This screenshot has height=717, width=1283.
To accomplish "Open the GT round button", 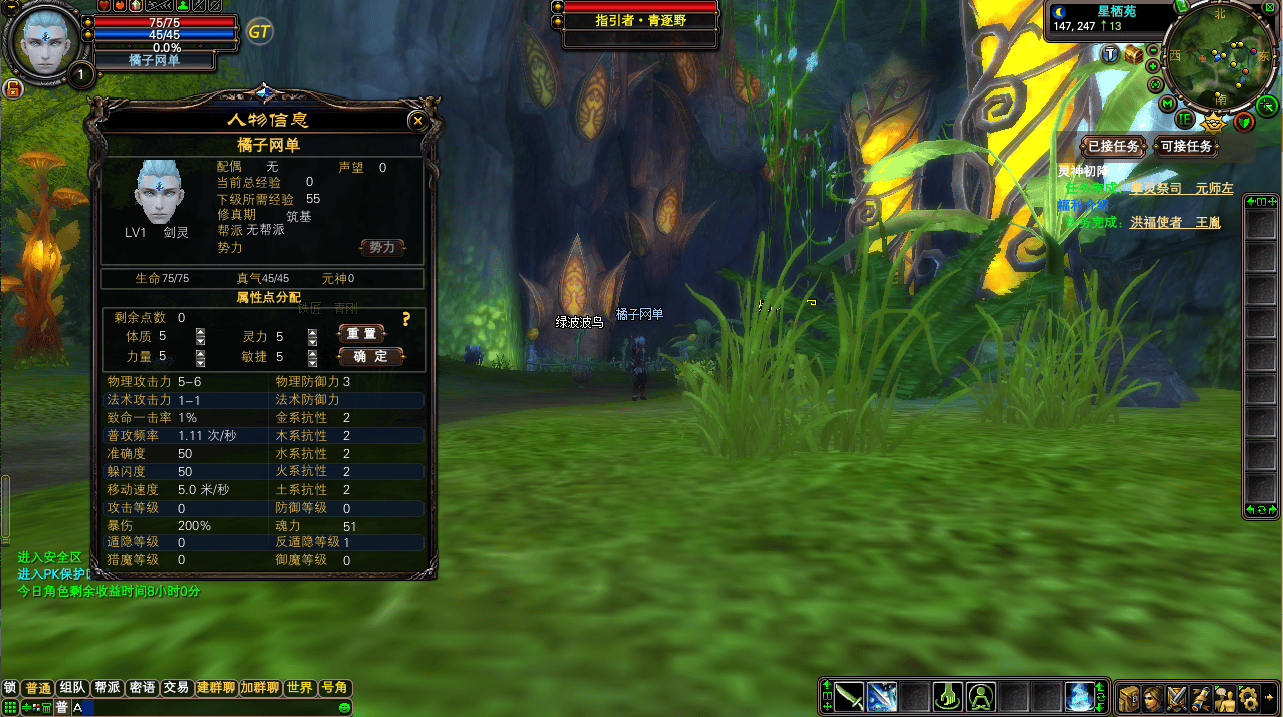I will (x=259, y=31).
